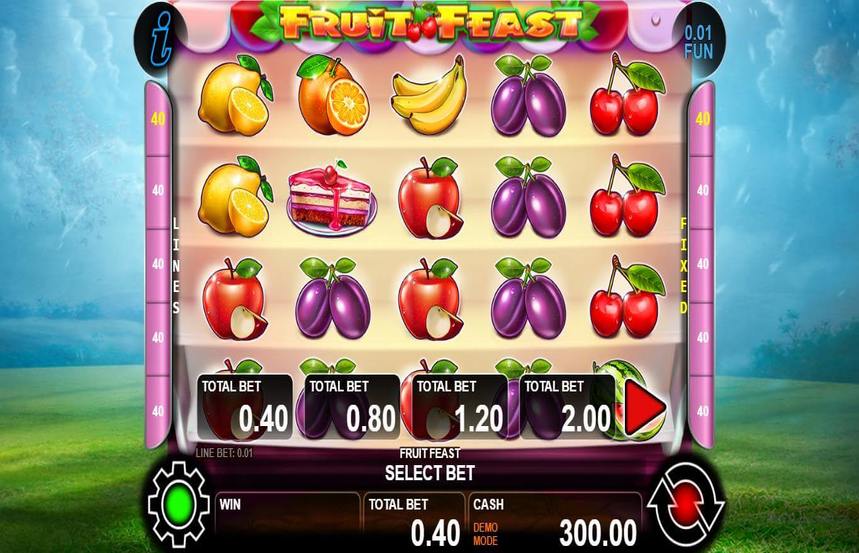Select the 0.40 total bet option

(x=245, y=406)
